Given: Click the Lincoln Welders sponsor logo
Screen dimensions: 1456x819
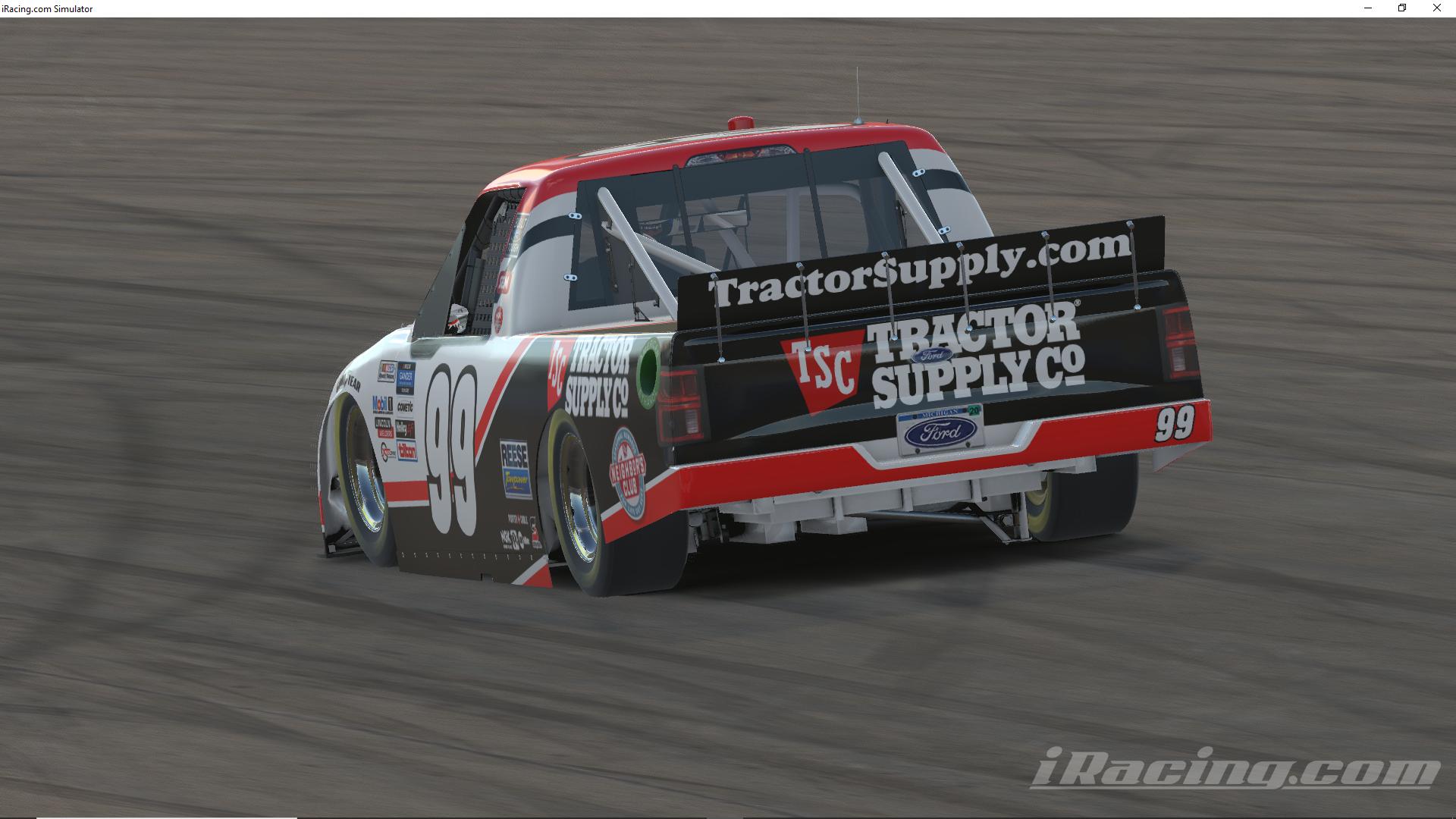Looking at the screenshot, I should pos(383,426).
